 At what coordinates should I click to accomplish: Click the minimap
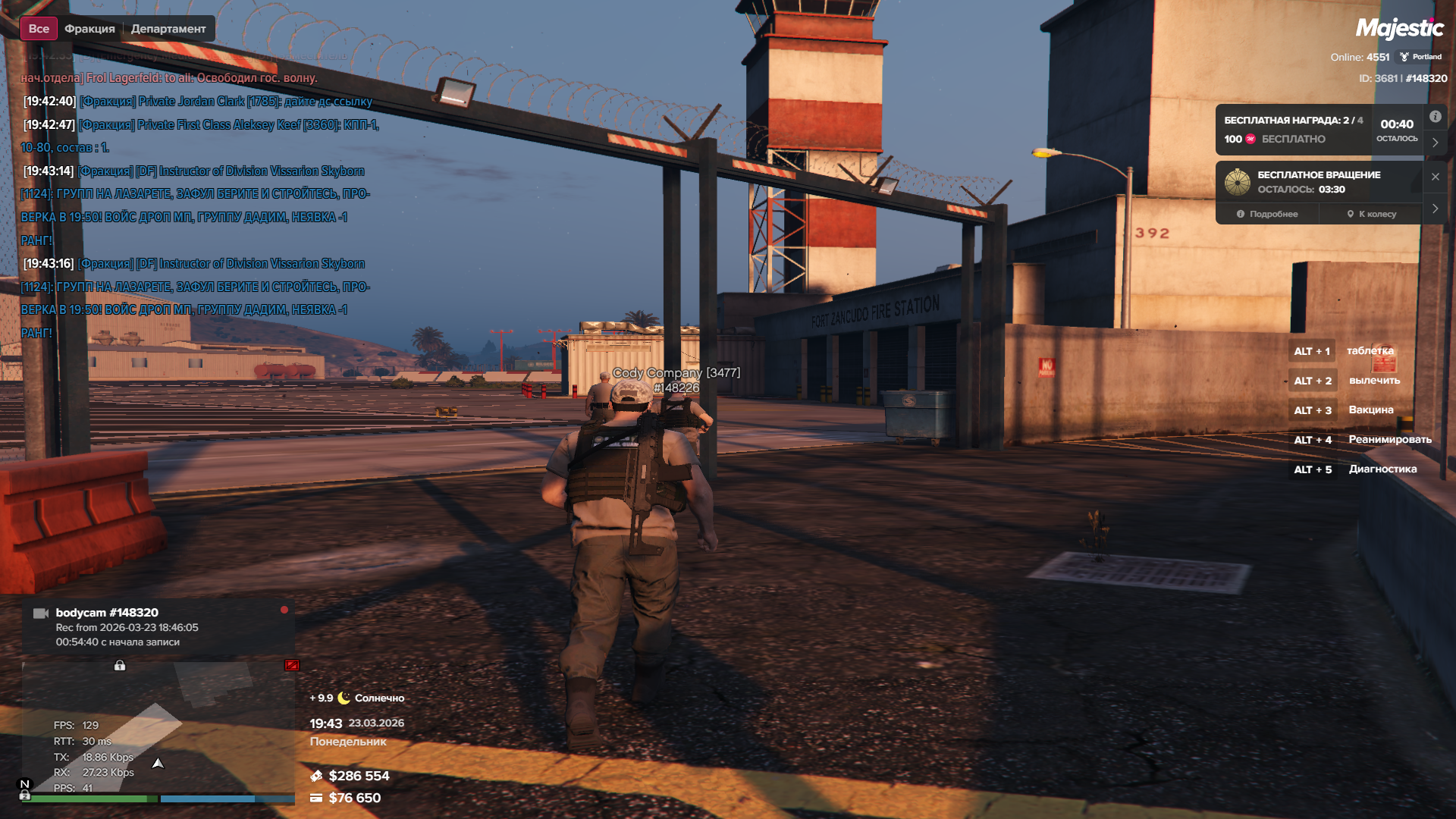tap(158, 728)
